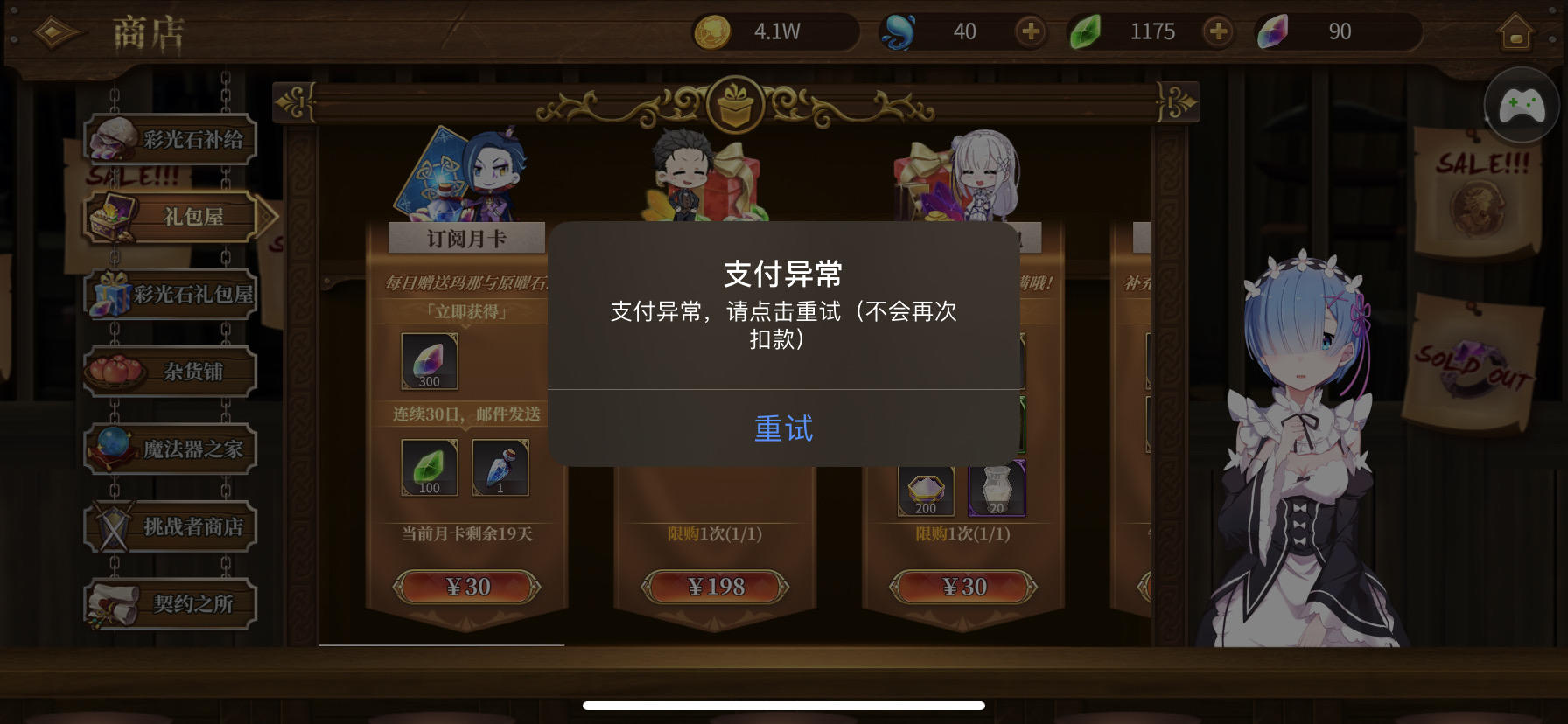Screen dimensions: 1568x724
Task: Tap 重试 to retry the payment
Action: (783, 429)
